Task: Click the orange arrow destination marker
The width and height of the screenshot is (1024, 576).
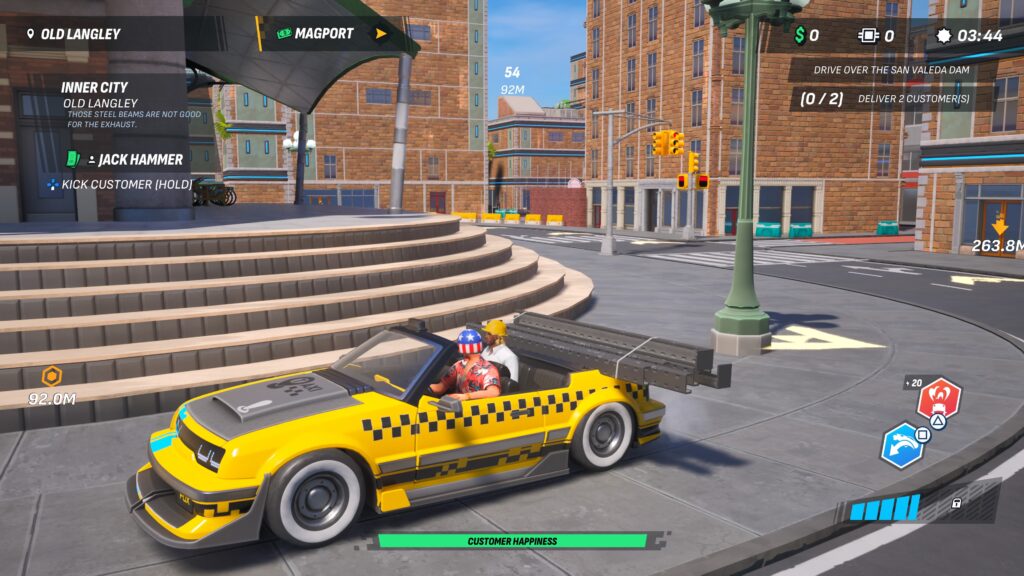Action: pyautogui.click(x=999, y=227)
